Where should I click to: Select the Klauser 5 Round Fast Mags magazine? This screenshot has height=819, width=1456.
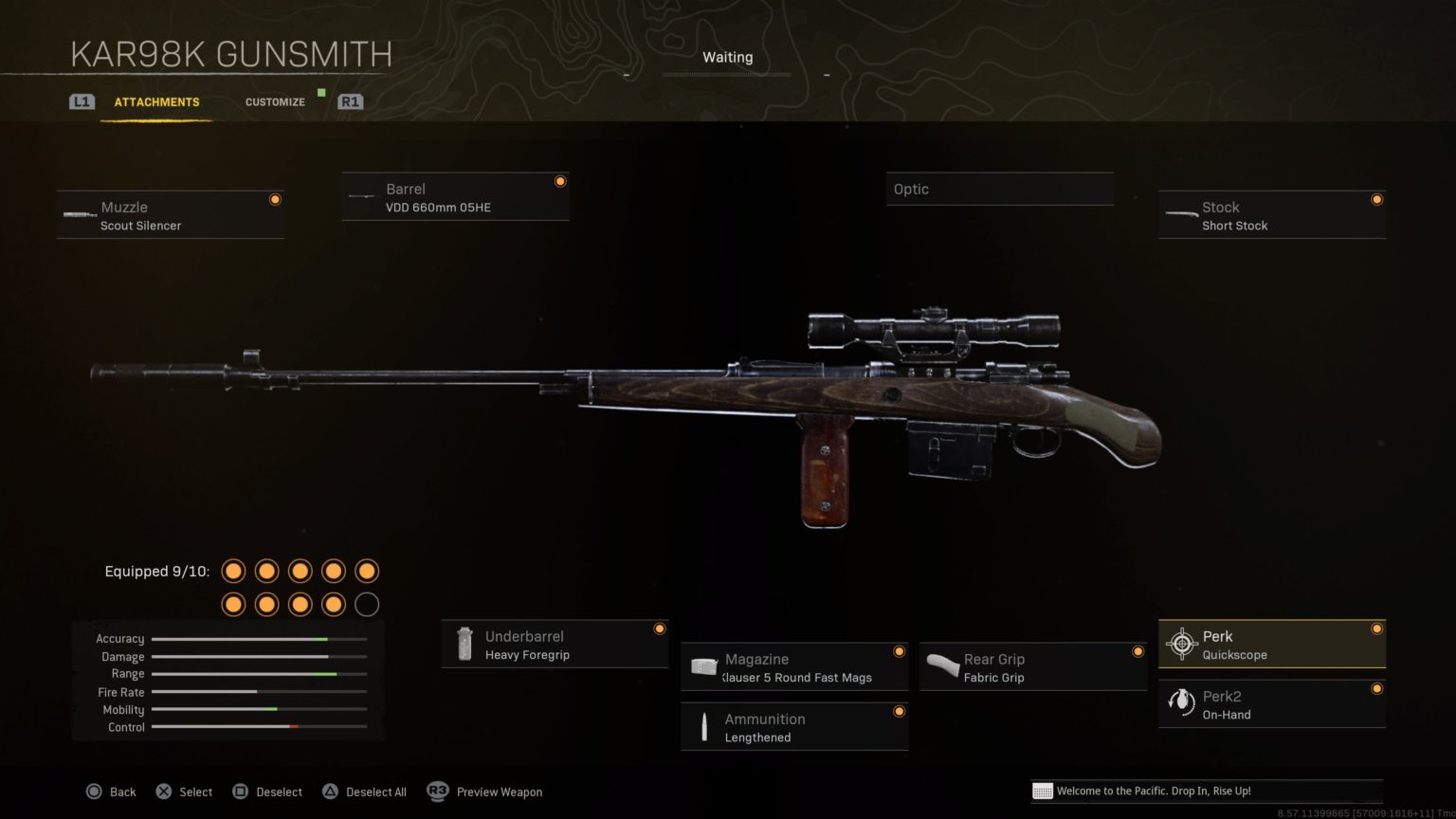coord(793,666)
